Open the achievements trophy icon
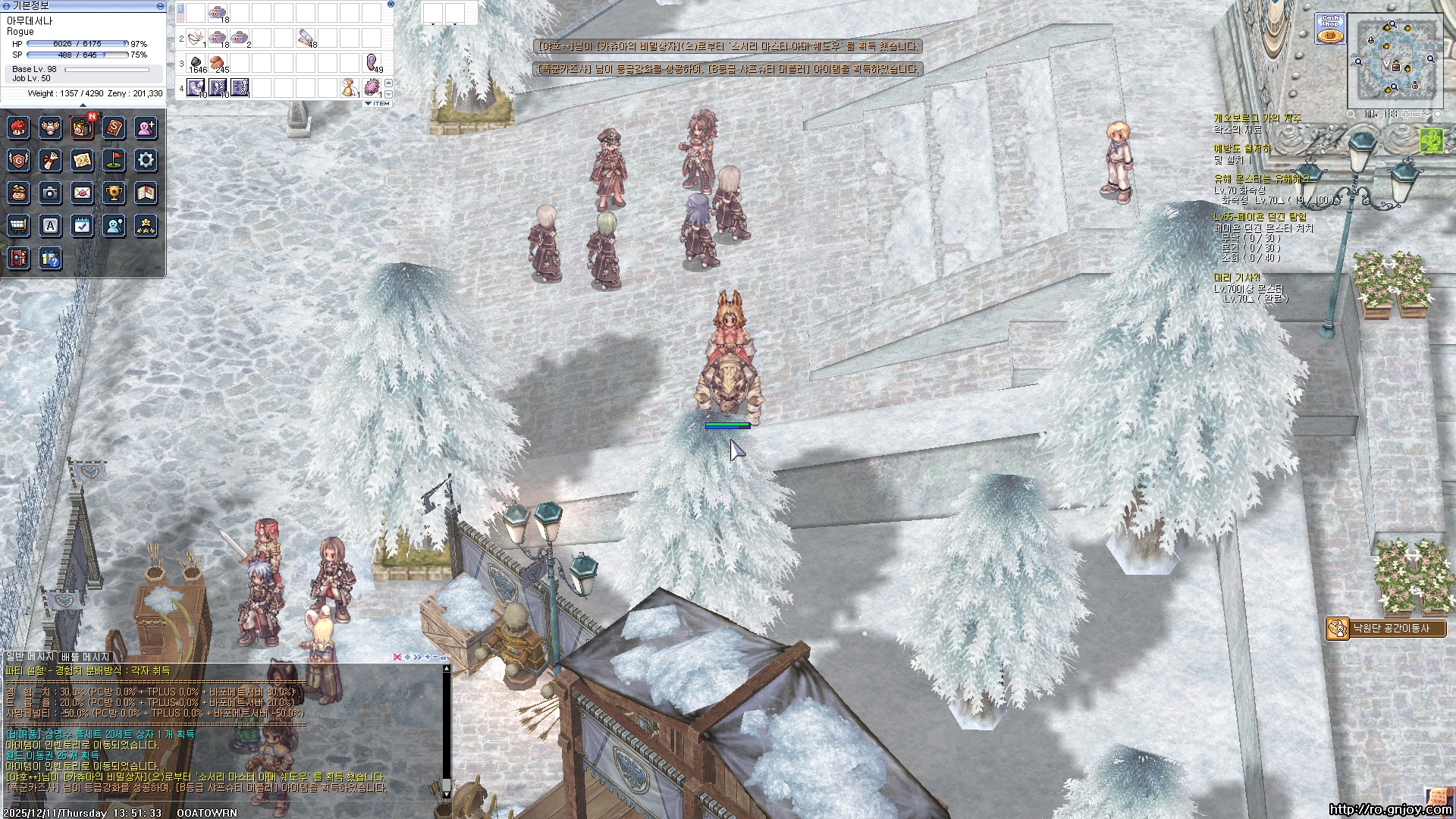 tap(114, 193)
